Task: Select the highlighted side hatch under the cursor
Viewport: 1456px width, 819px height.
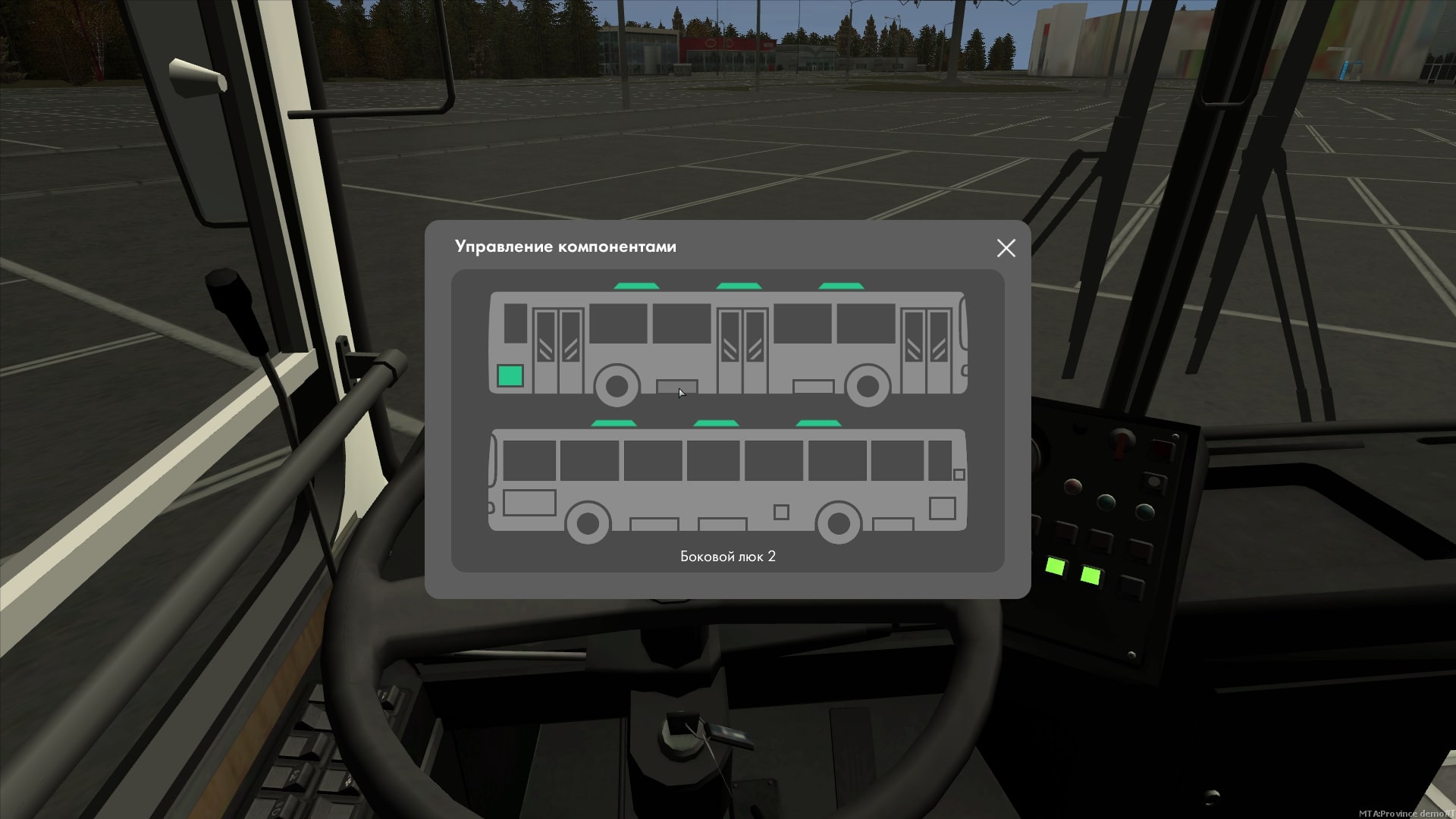Action: 676,388
